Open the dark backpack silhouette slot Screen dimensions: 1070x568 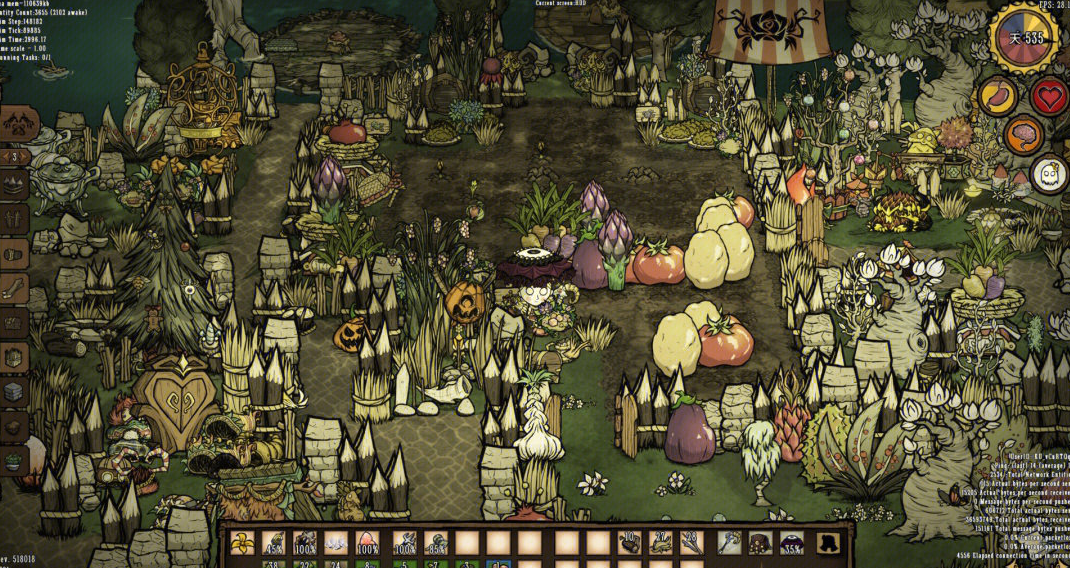pyautogui.click(x=826, y=543)
